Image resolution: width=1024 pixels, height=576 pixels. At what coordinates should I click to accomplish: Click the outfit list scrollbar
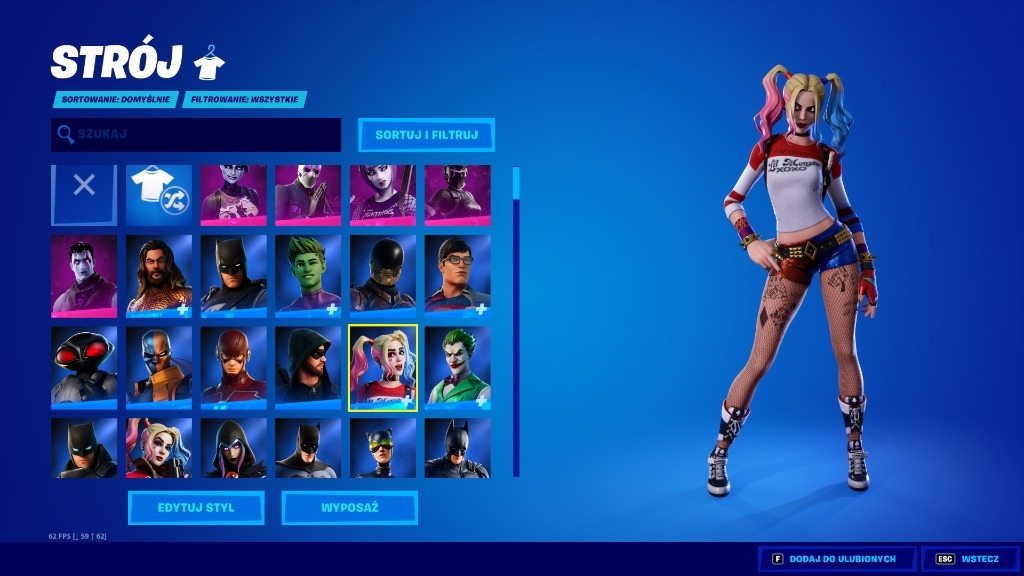point(516,320)
